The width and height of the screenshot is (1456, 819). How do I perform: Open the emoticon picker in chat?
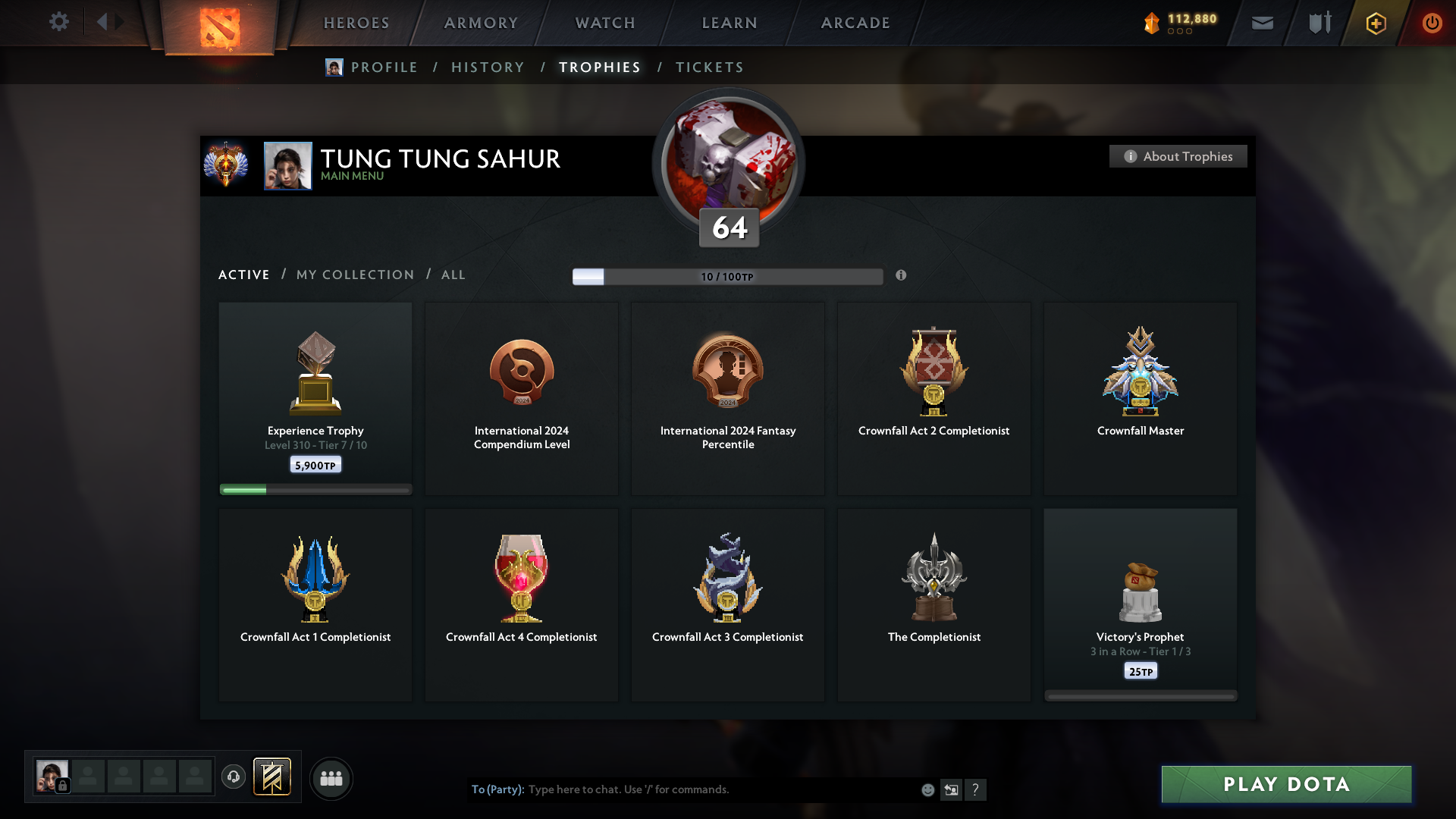(927, 789)
